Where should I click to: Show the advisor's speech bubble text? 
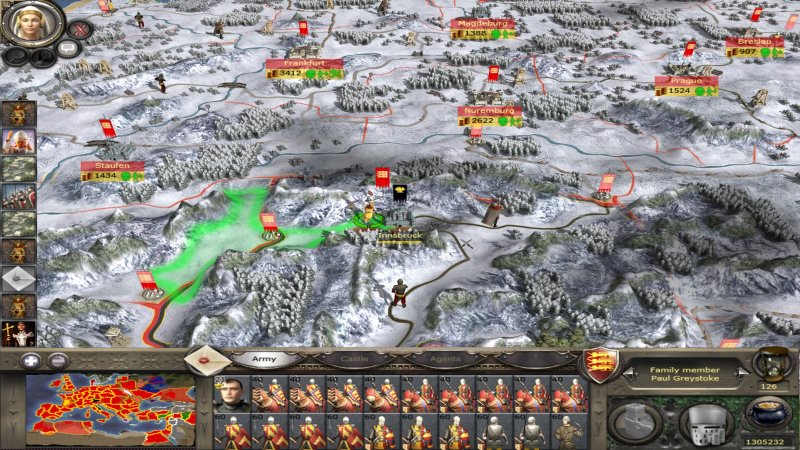click(68, 47)
